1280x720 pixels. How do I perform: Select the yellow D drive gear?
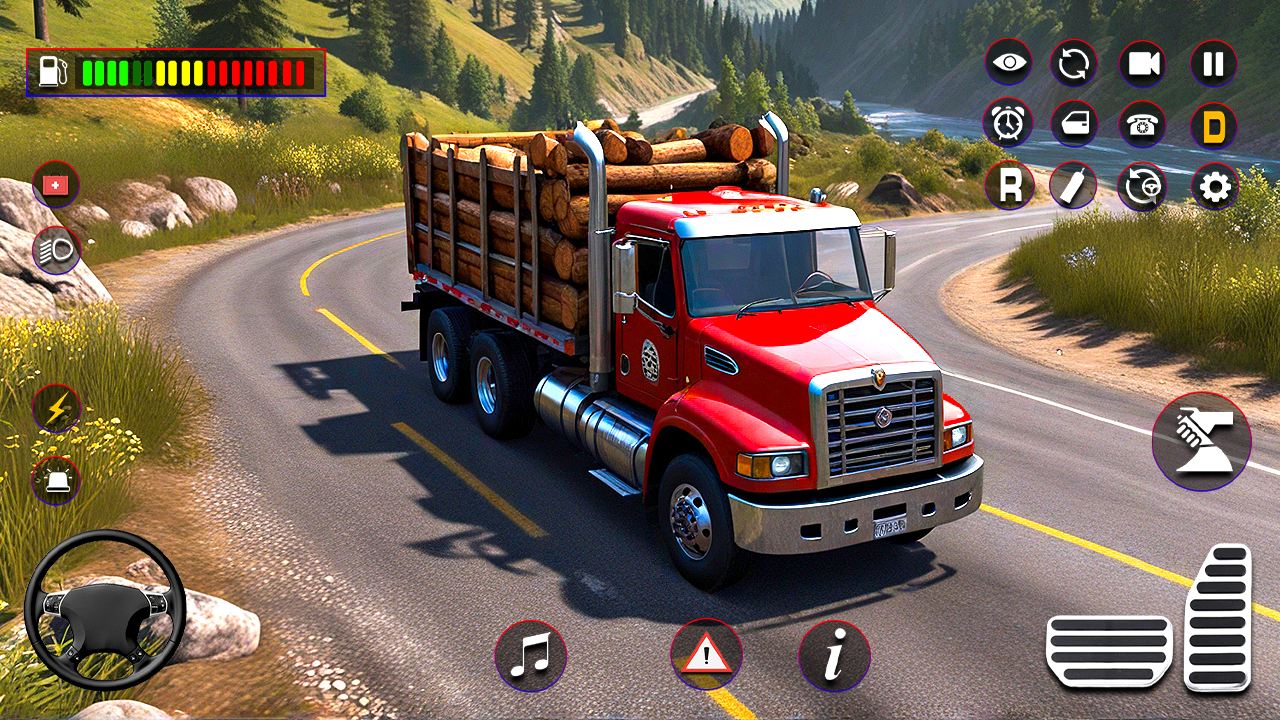(x=1213, y=125)
